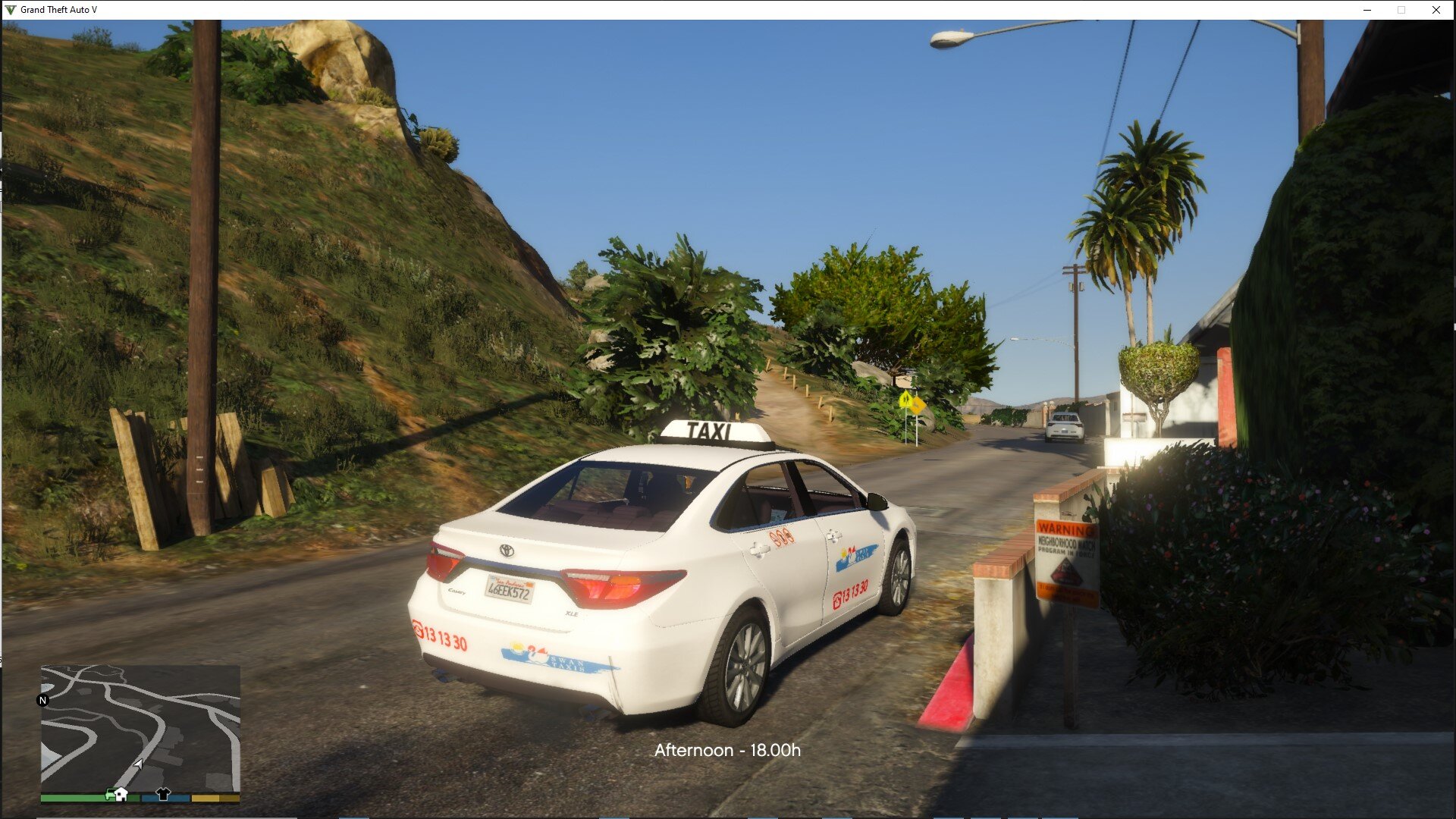Click the minimap radar
The height and width of the screenshot is (819, 1456).
pyautogui.click(x=140, y=728)
